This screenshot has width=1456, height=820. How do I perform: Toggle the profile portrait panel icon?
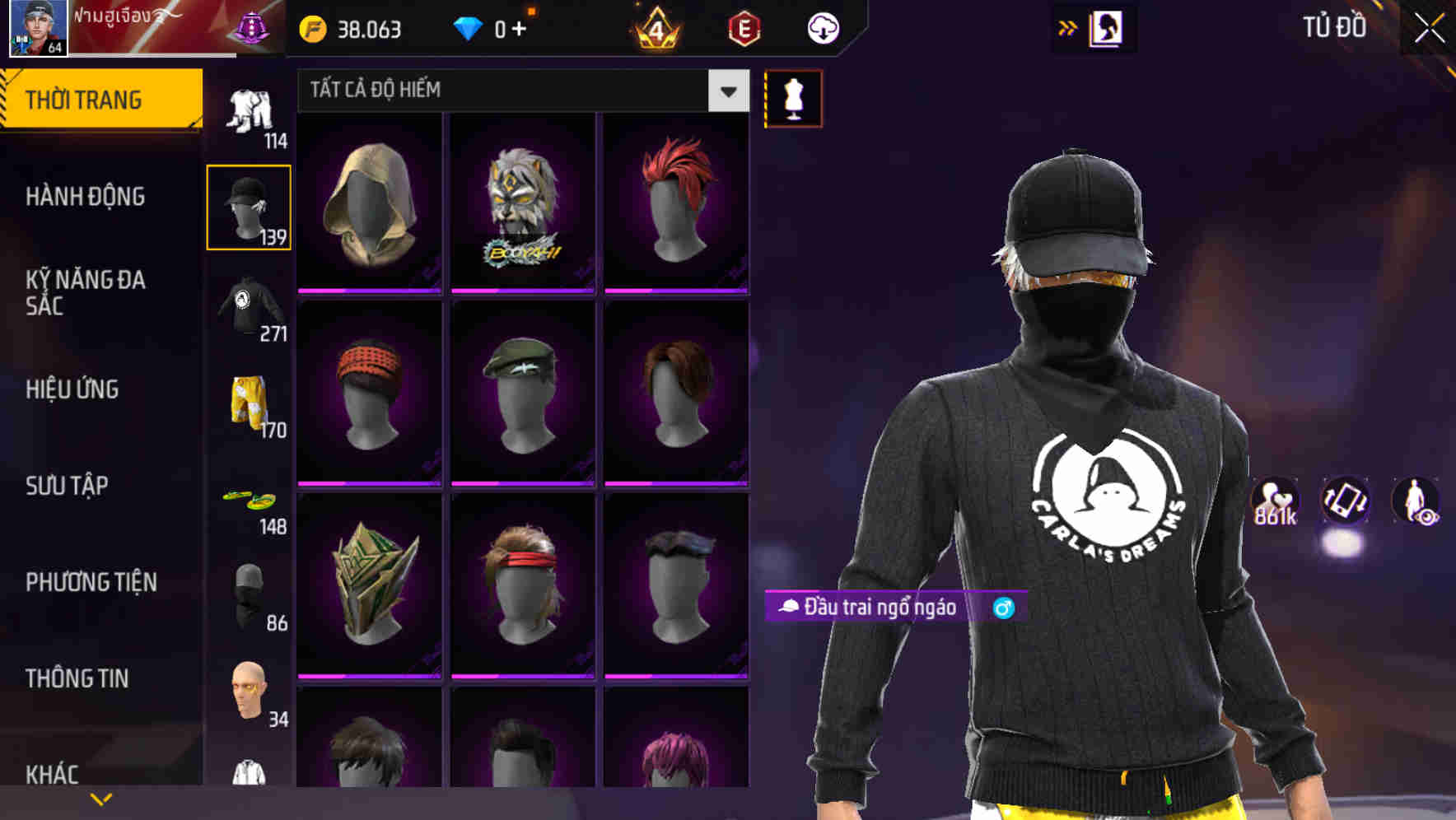pos(1104,28)
